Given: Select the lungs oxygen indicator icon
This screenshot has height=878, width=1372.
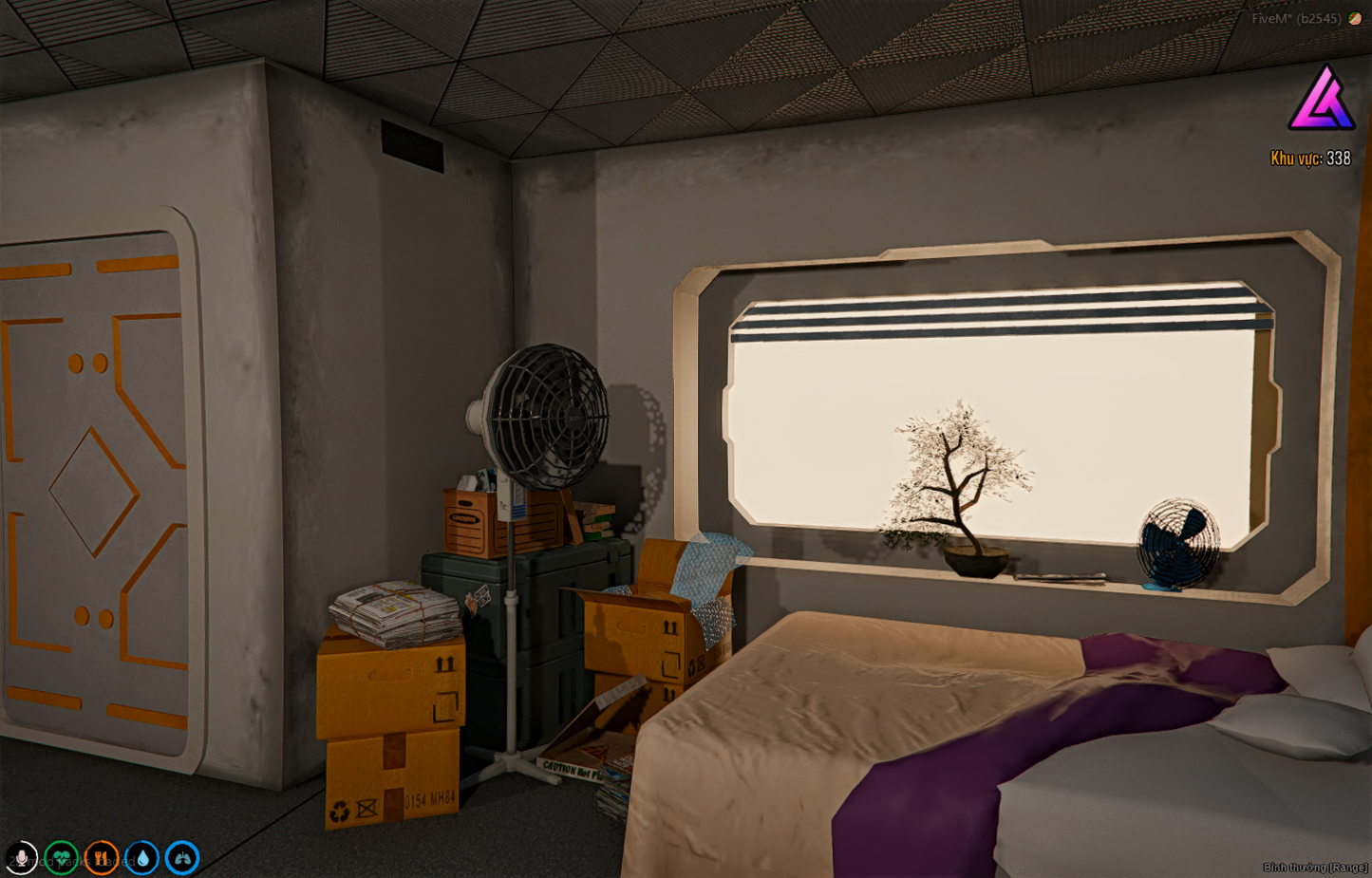Looking at the screenshot, I should click(181, 858).
